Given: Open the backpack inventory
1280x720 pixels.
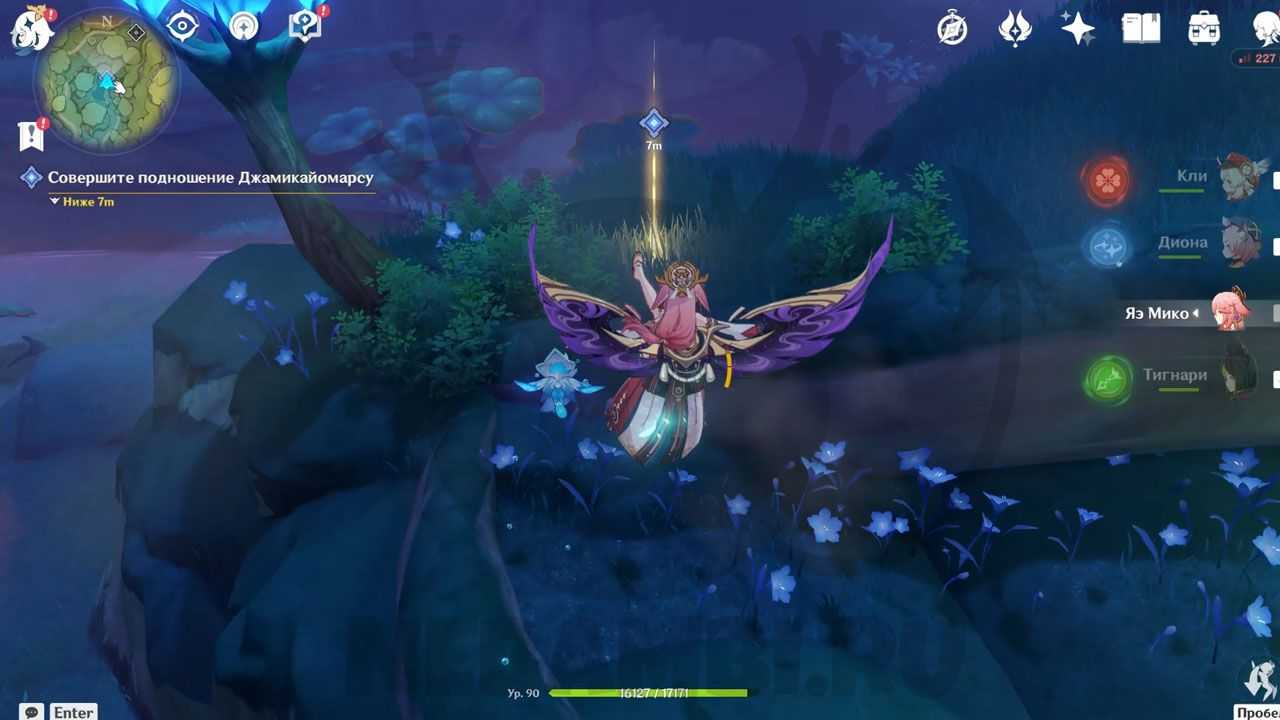Looking at the screenshot, I should click(1204, 29).
